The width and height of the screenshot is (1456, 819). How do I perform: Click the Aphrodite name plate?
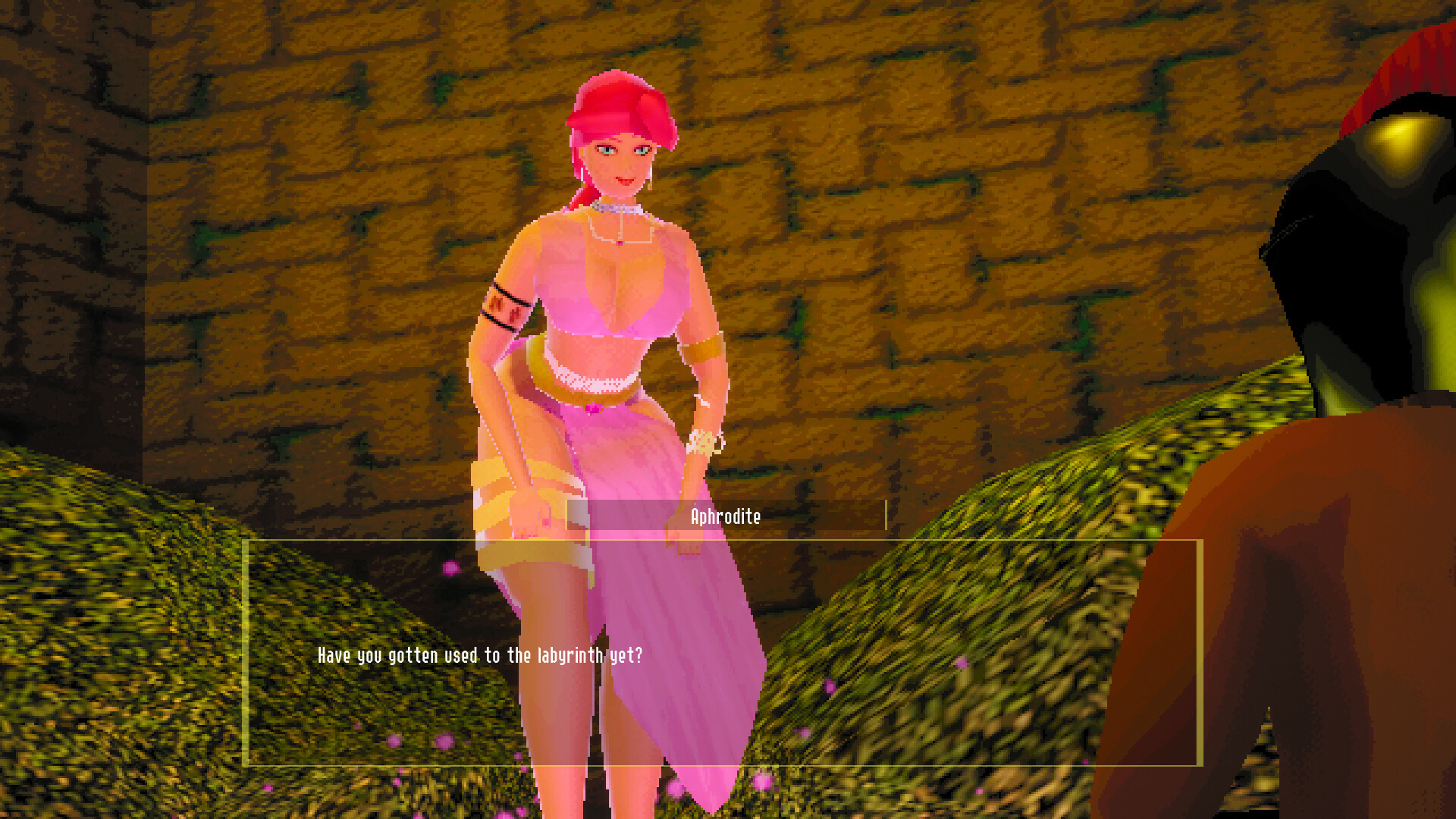[x=725, y=519]
